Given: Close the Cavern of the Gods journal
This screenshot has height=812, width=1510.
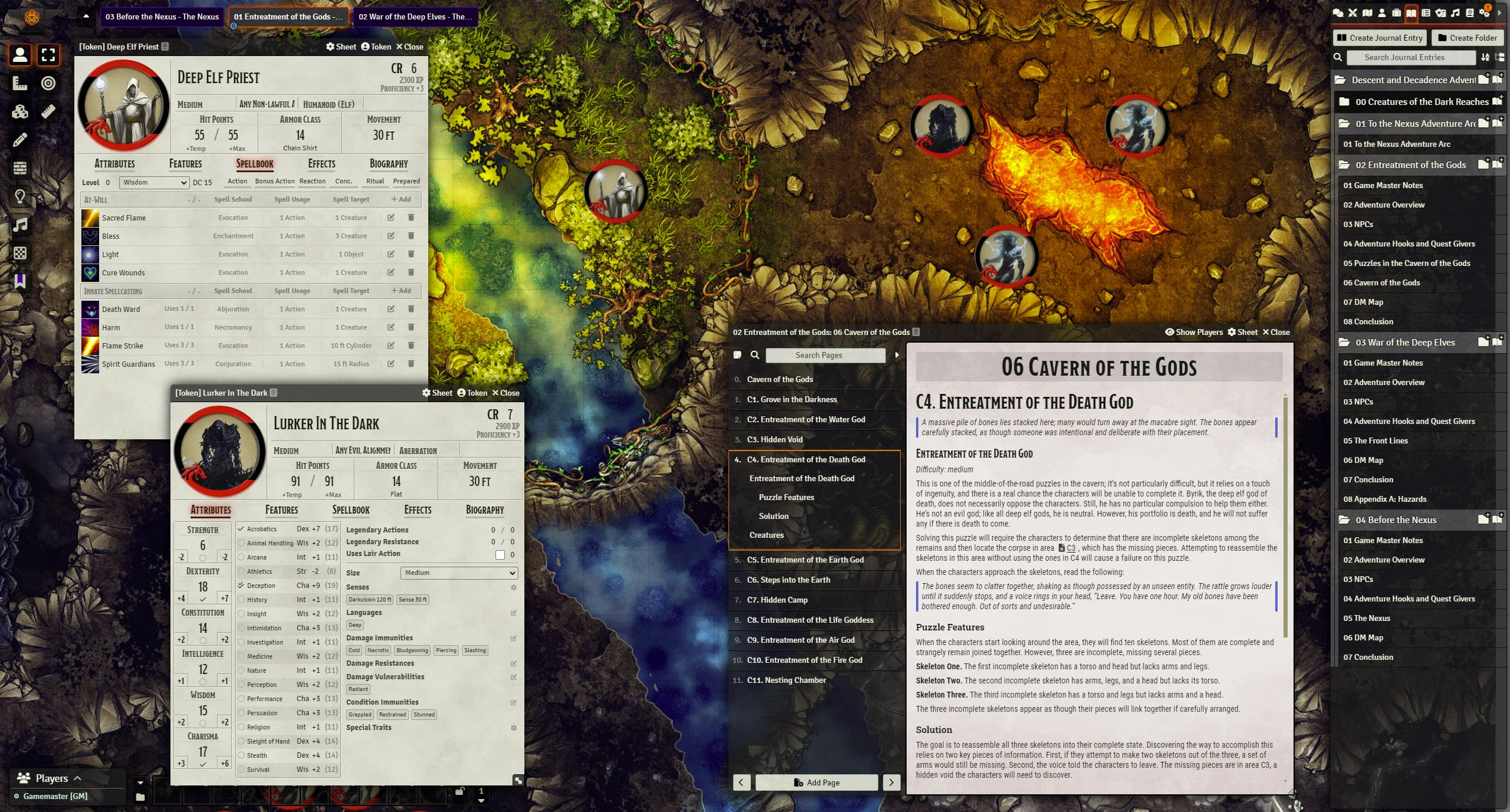Looking at the screenshot, I should (1275, 332).
